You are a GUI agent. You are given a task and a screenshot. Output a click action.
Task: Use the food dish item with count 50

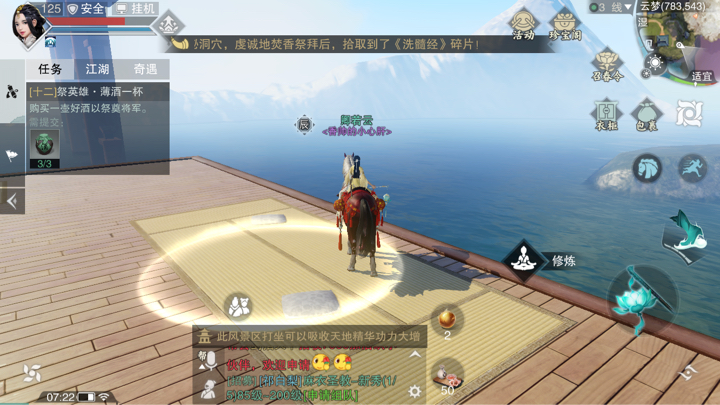[447, 374]
